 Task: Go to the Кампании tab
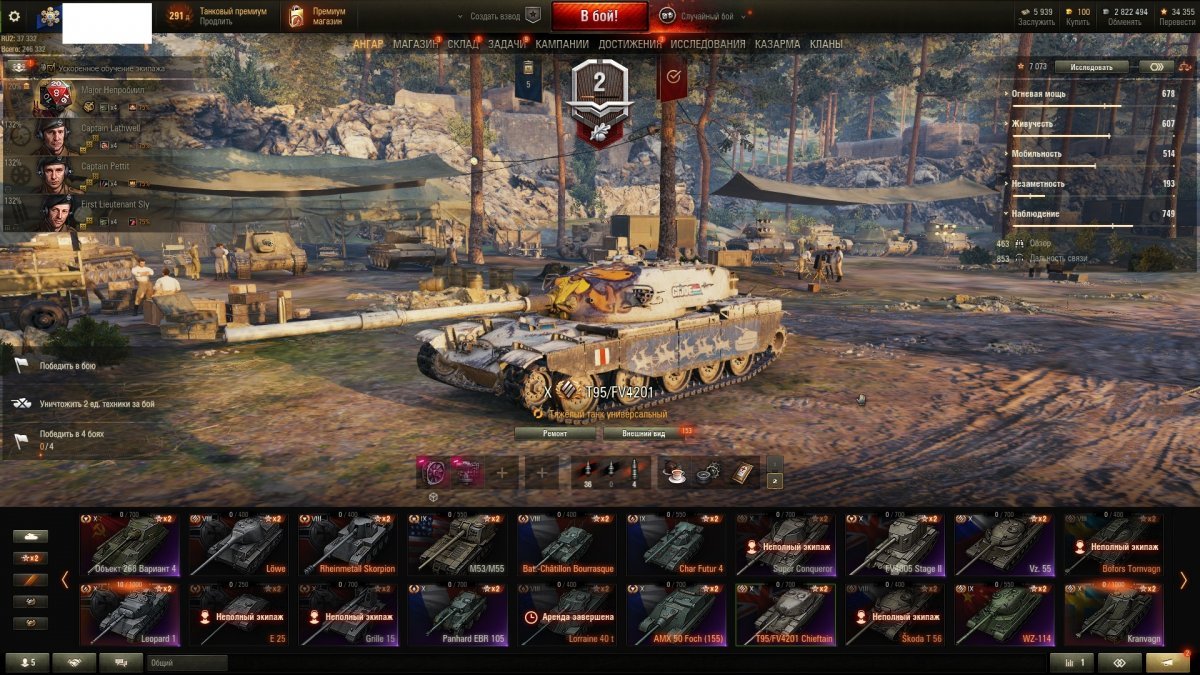point(561,44)
